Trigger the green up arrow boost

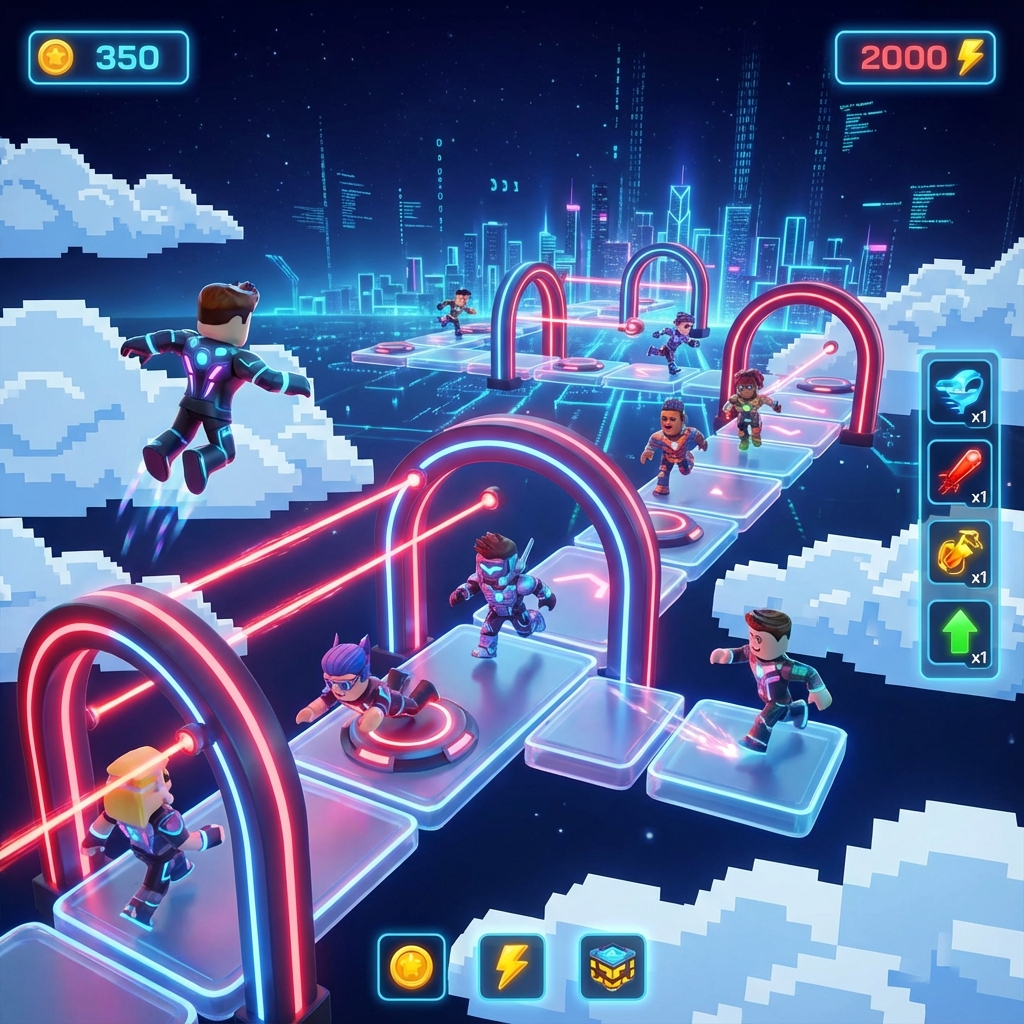tap(959, 632)
